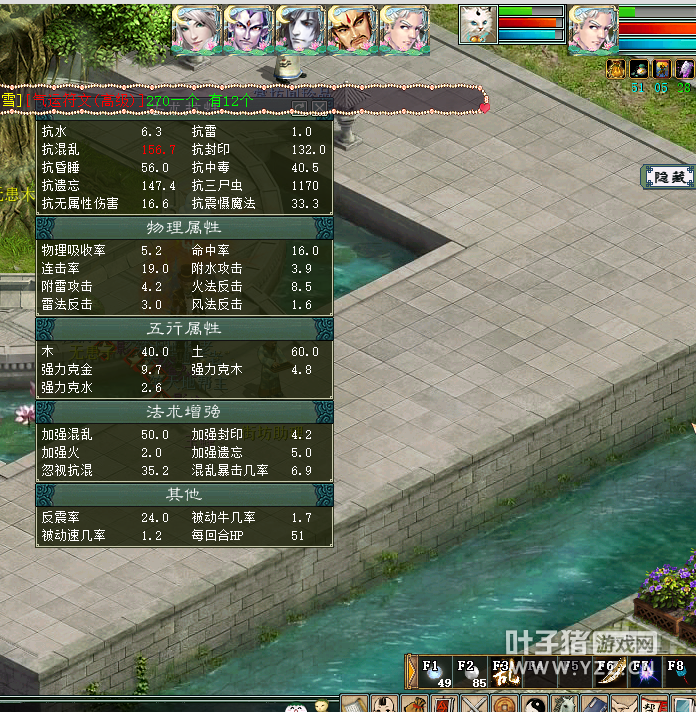The height and width of the screenshot is (712, 696).
Task: Open the white cat pet portrait
Action: (478, 24)
